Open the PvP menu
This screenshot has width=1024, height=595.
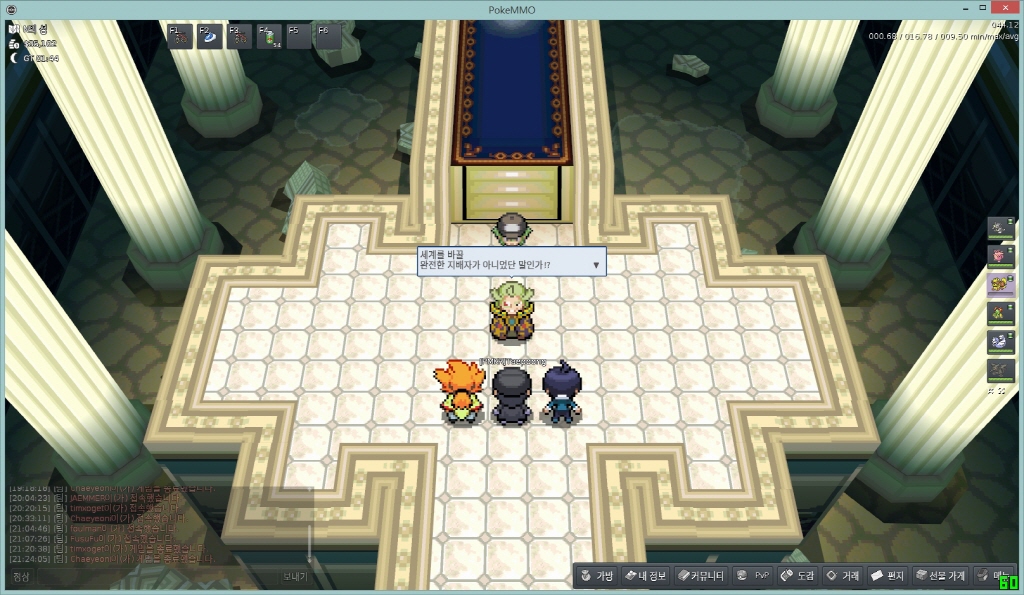point(753,576)
